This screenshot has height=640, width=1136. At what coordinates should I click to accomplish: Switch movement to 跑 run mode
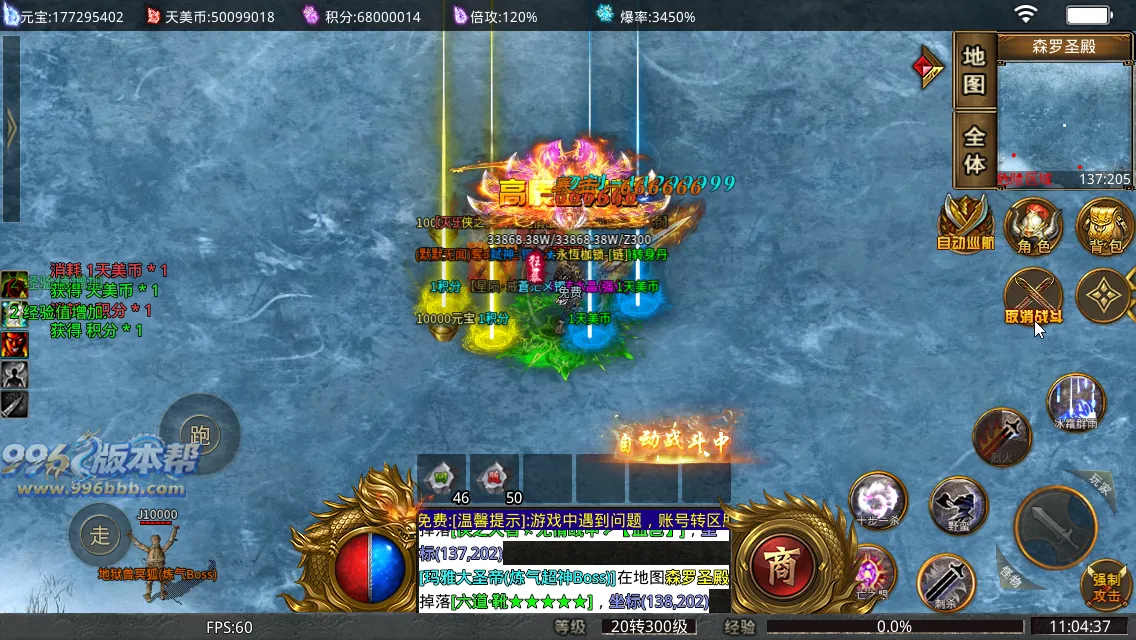point(200,435)
